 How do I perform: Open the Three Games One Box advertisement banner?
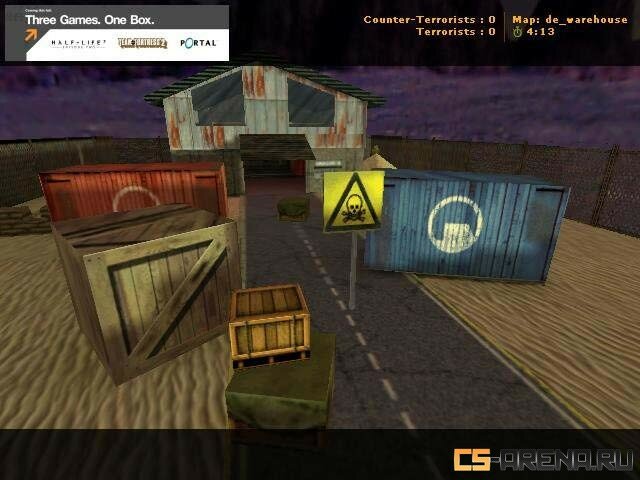116,32
